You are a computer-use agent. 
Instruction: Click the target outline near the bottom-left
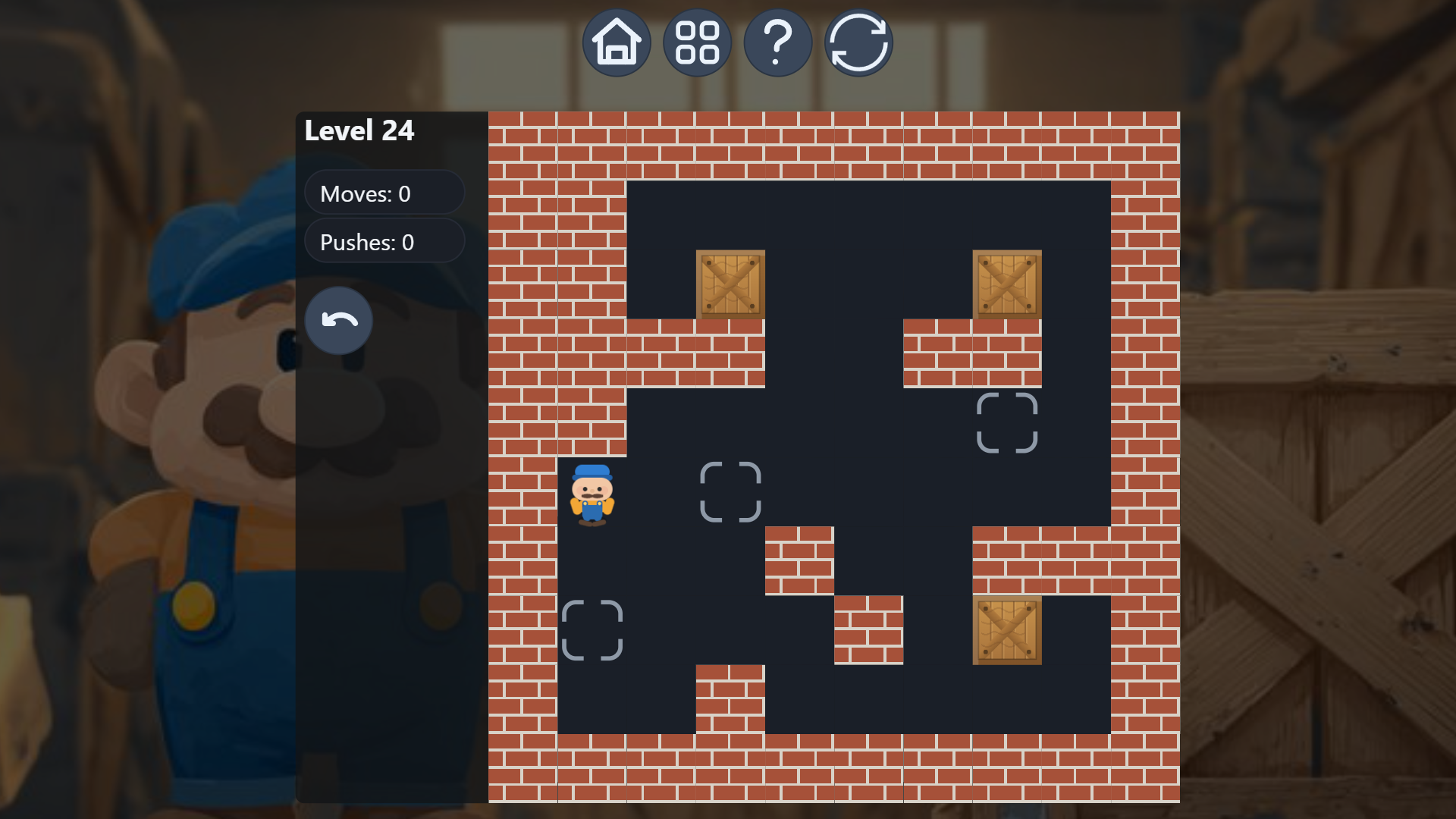(594, 629)
